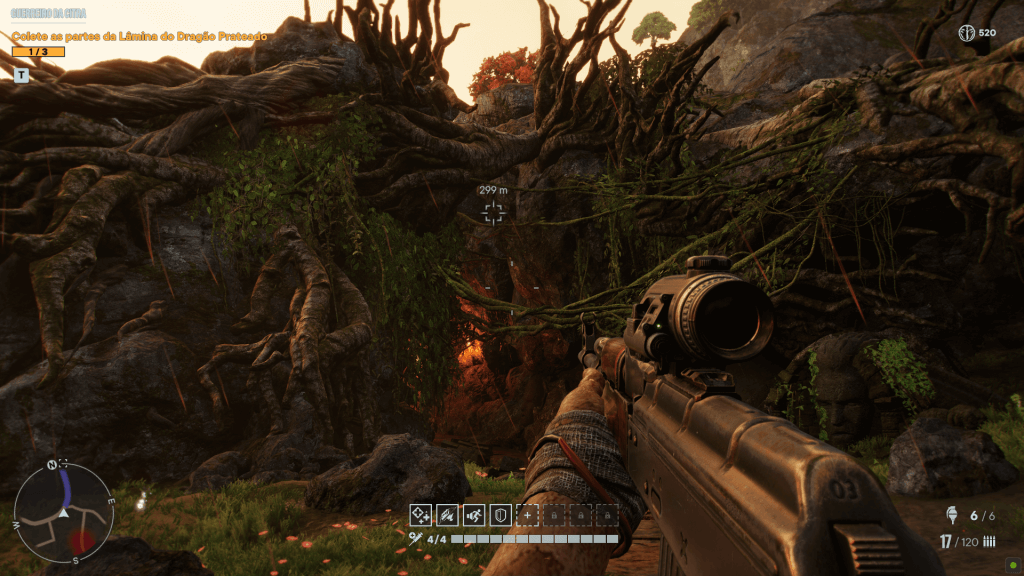Click the circular minimap

63,514
